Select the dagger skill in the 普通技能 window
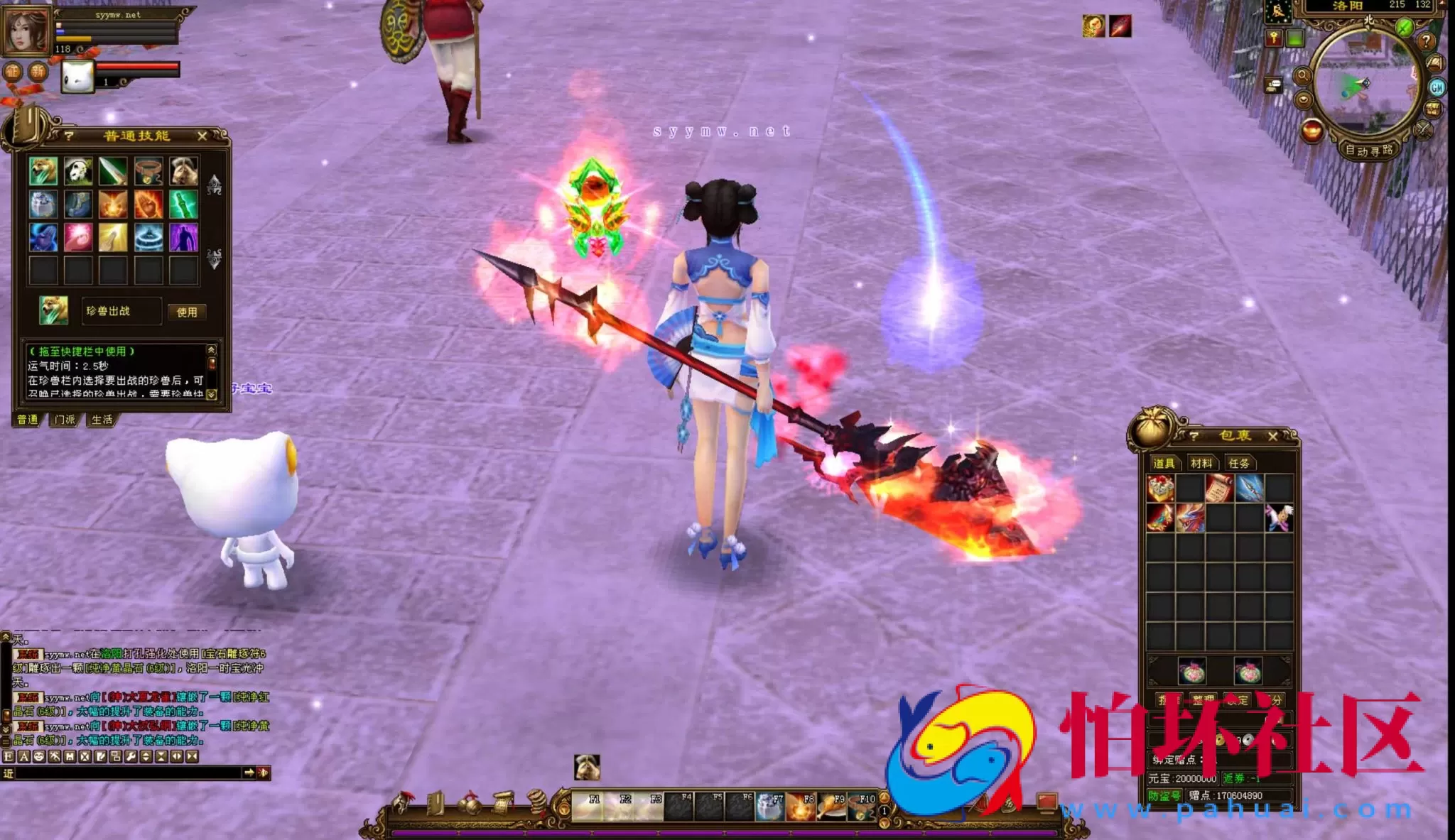 pos(112,171)
